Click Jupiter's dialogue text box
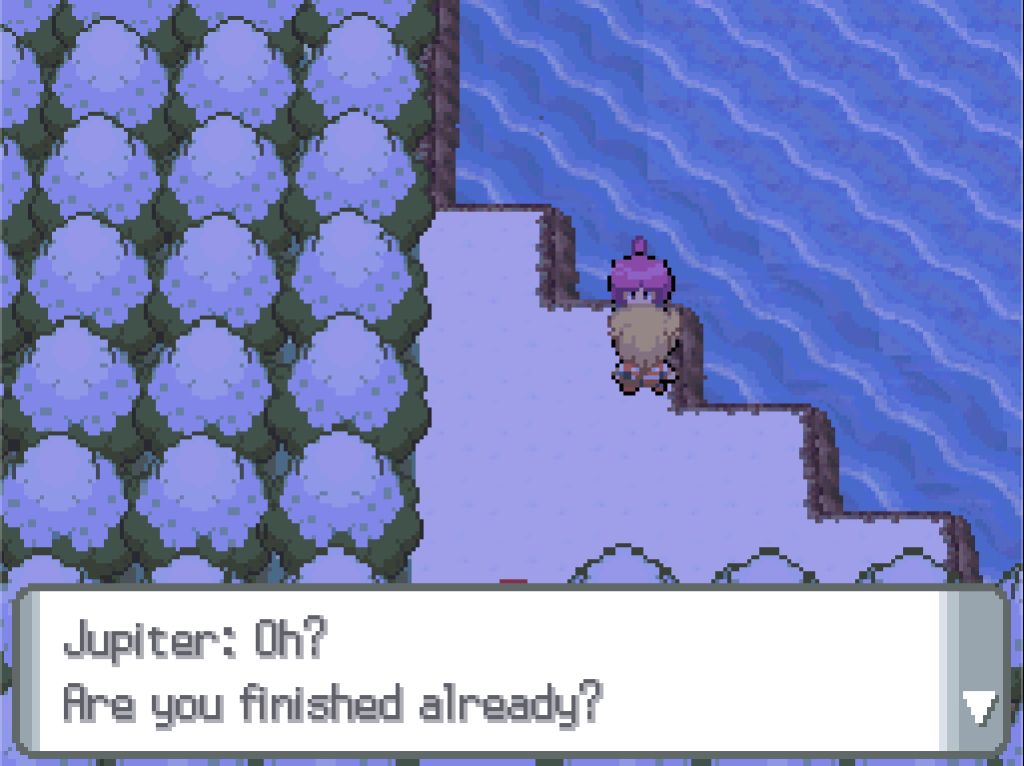The height and width of the screenshot is (766, 1024). [x=480, y=672]
